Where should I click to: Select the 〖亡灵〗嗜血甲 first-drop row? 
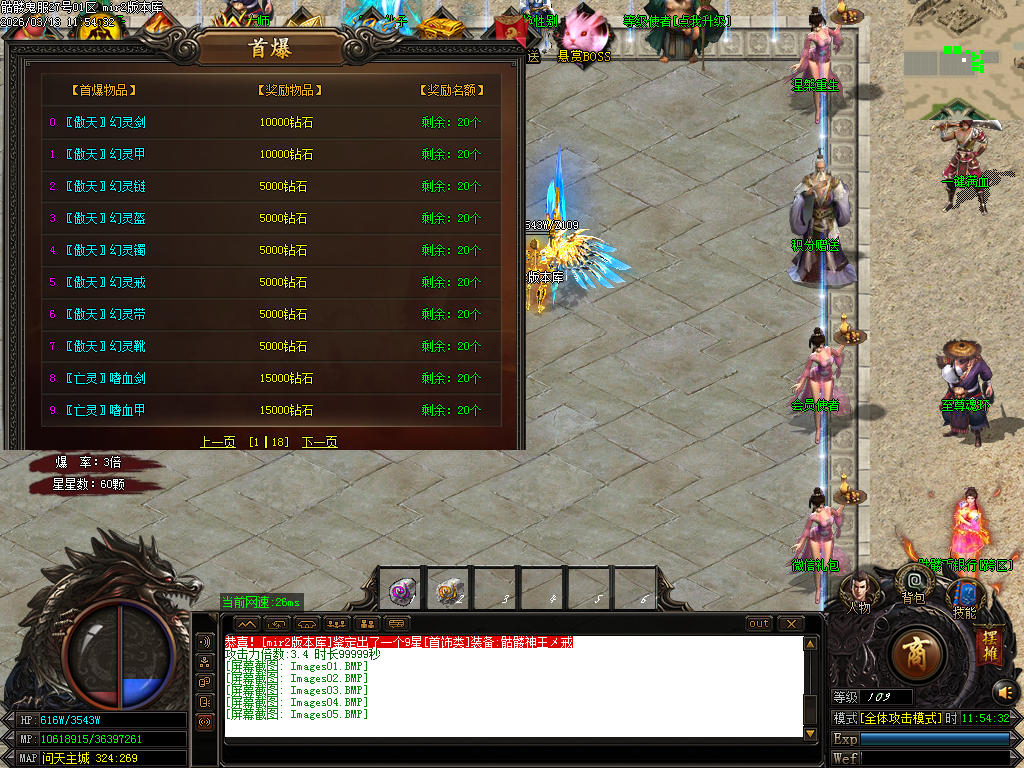[x=105, y=410]
